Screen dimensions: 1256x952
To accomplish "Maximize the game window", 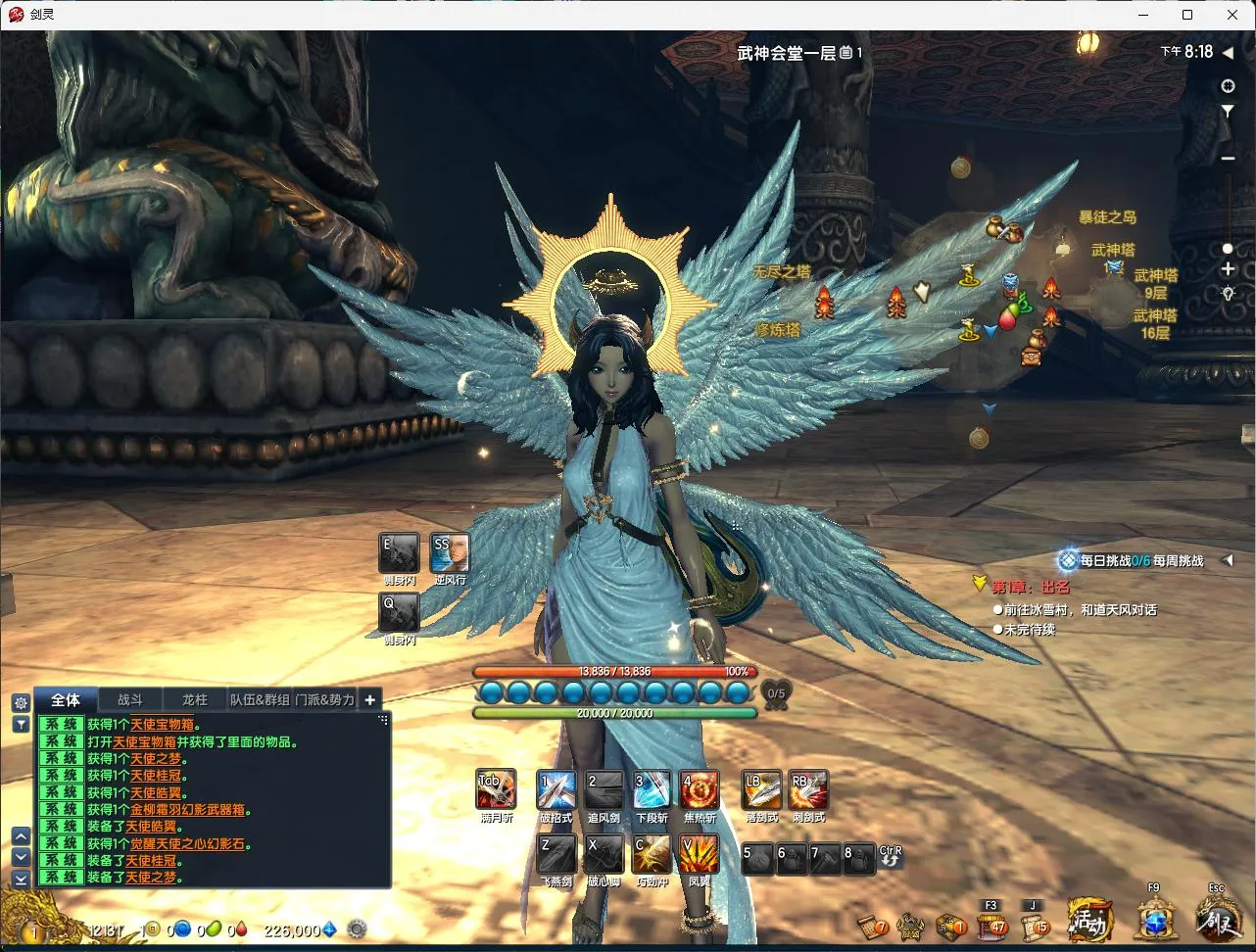I will pos(1187,15).
